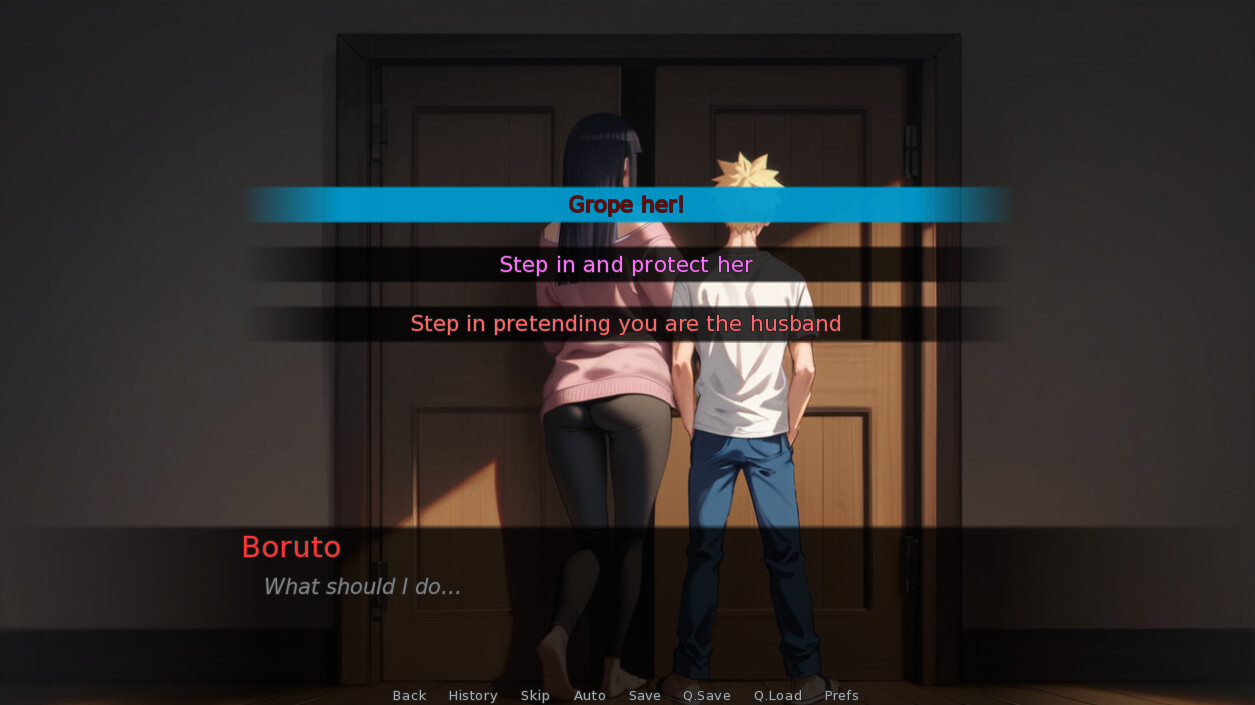Screen dimensions: 1255x705
Task: Open the Save menu
Action: [x=645, y=695]
